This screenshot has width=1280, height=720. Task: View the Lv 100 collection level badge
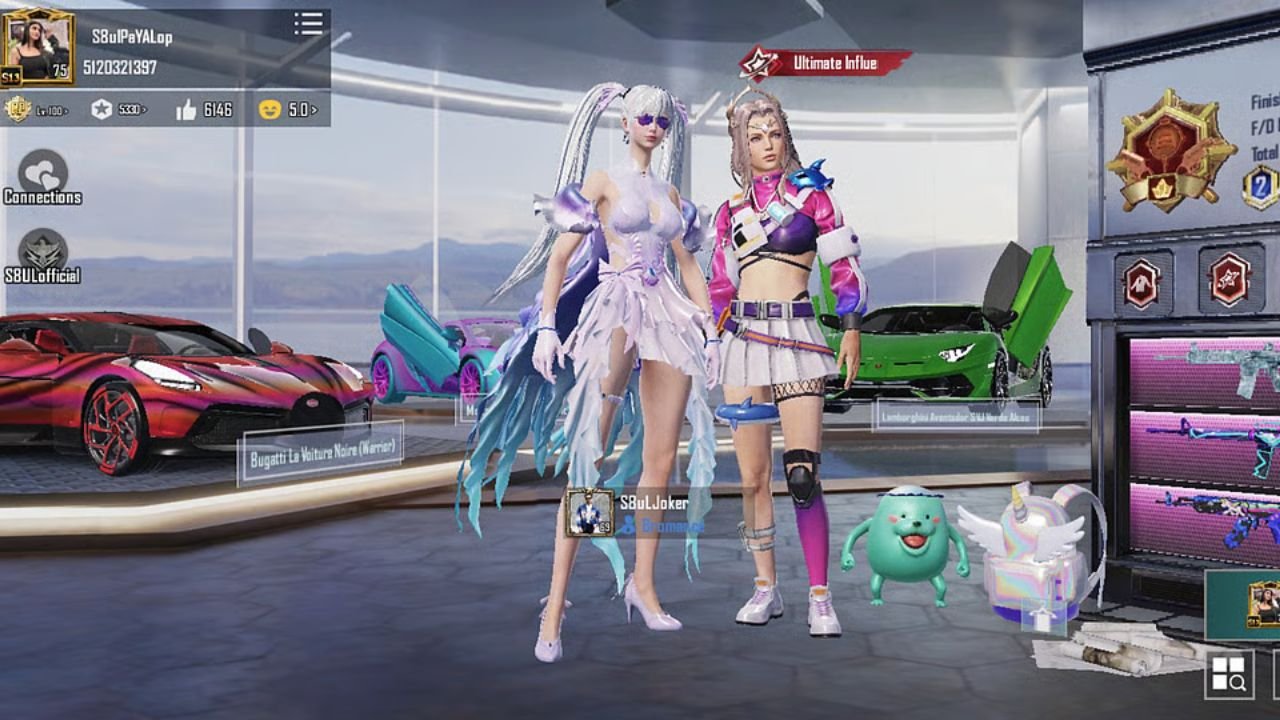pos(36,109)
